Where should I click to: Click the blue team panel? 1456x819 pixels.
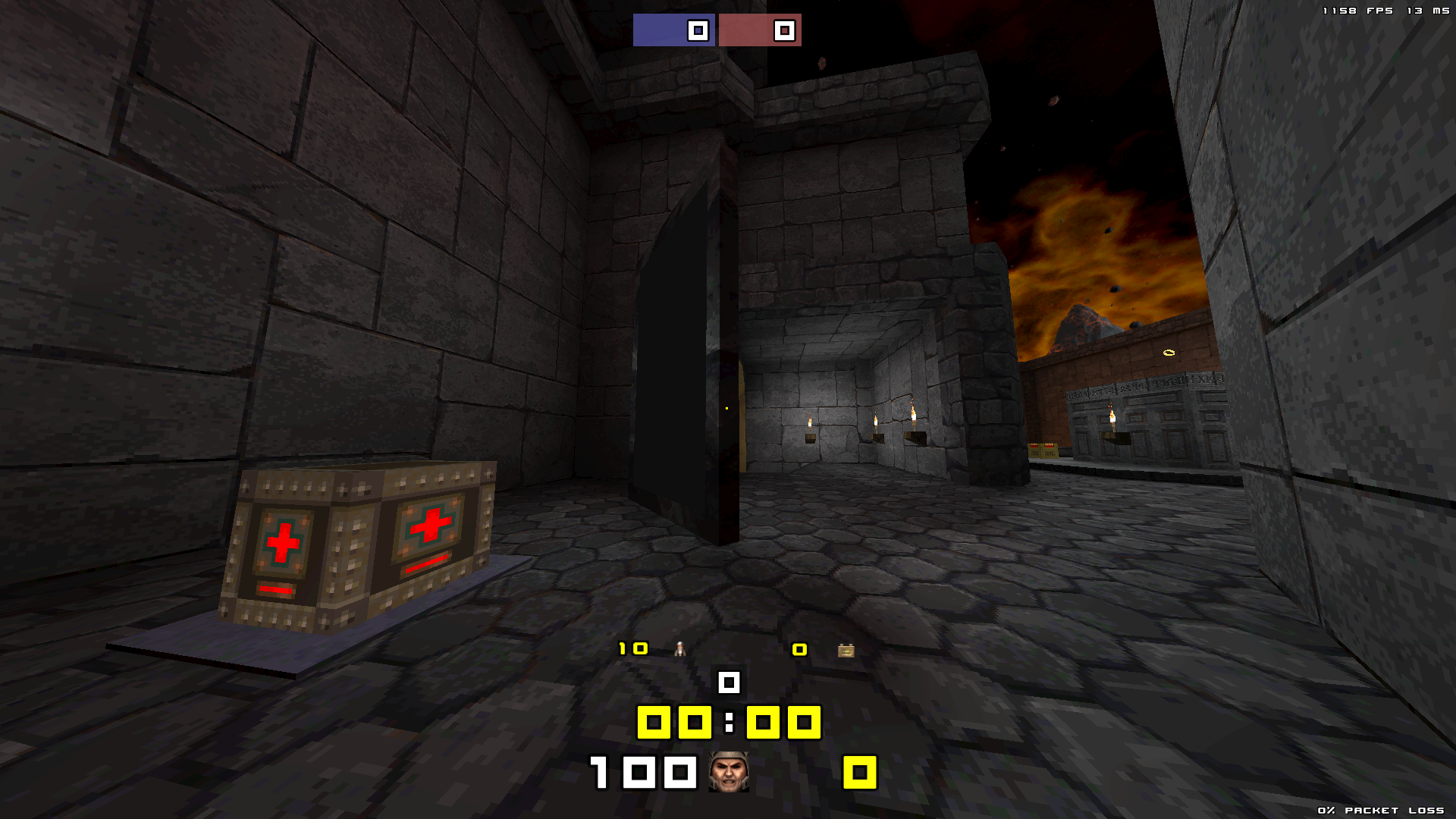(x=673, y=30)
